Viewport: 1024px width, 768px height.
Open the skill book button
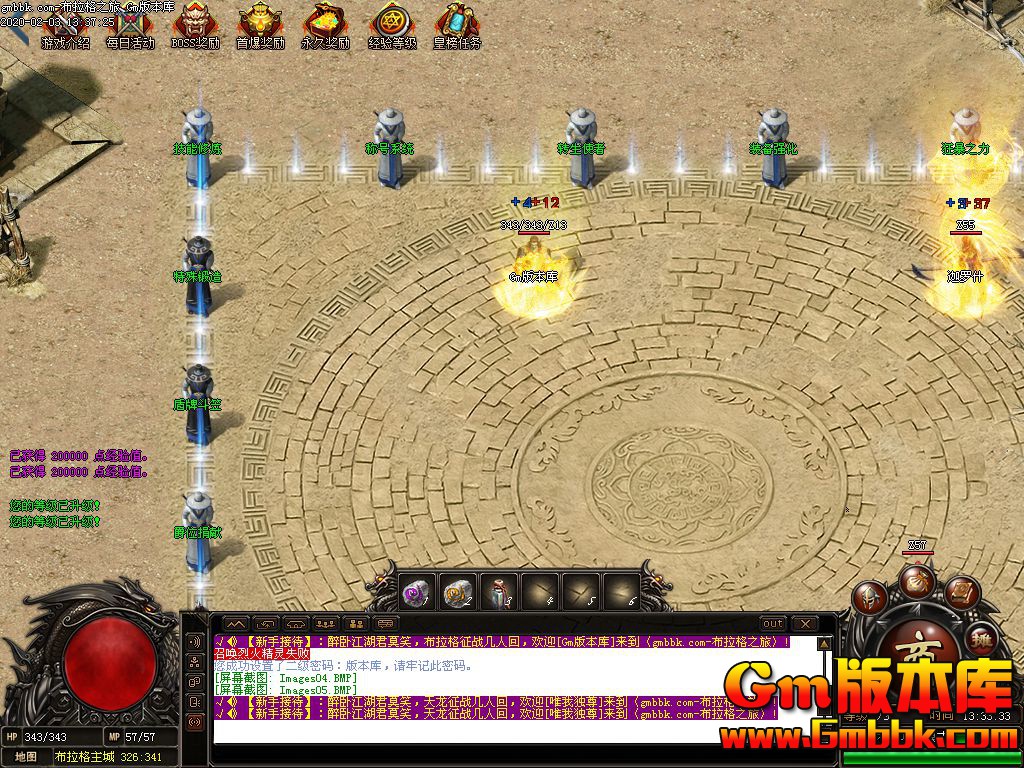point(960,594)
